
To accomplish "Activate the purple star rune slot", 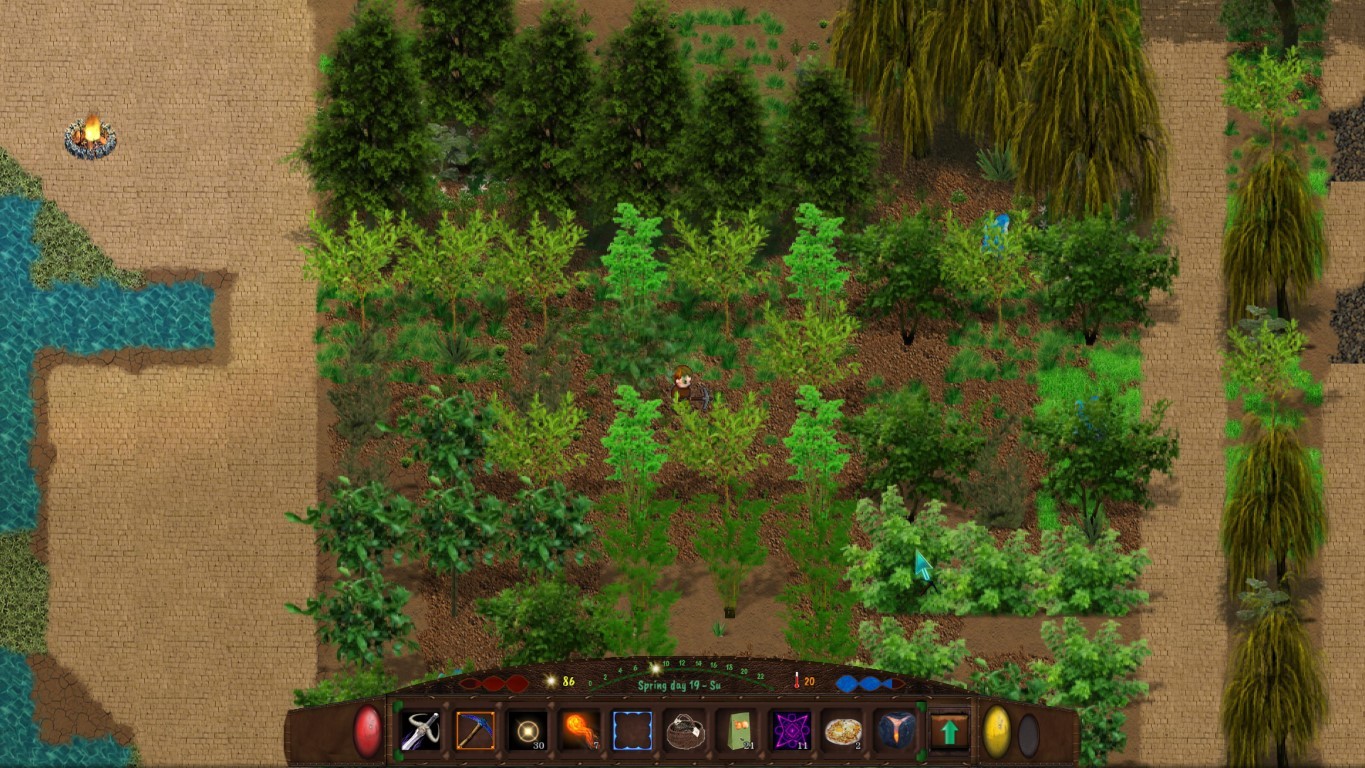I will (x=790, y=730).
